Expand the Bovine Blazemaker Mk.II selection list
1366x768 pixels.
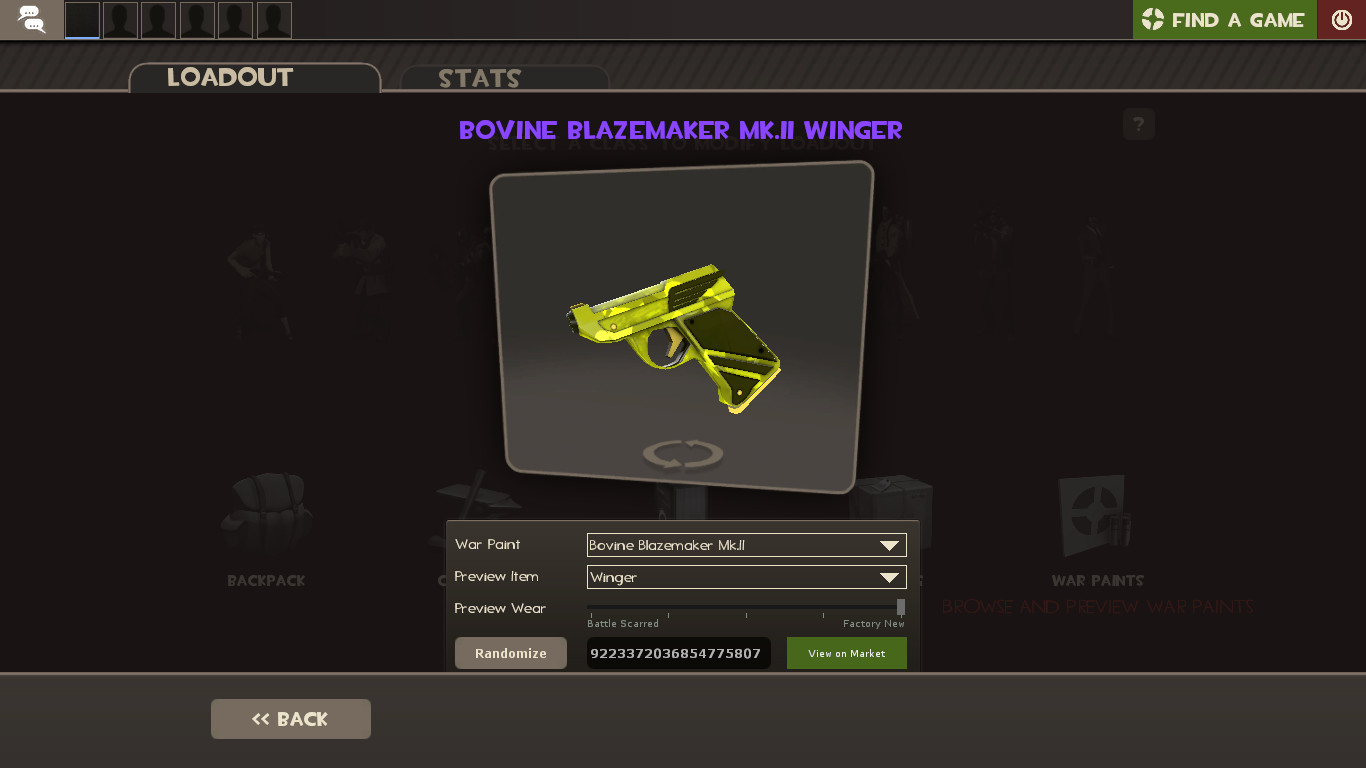(x=888, y=545)
